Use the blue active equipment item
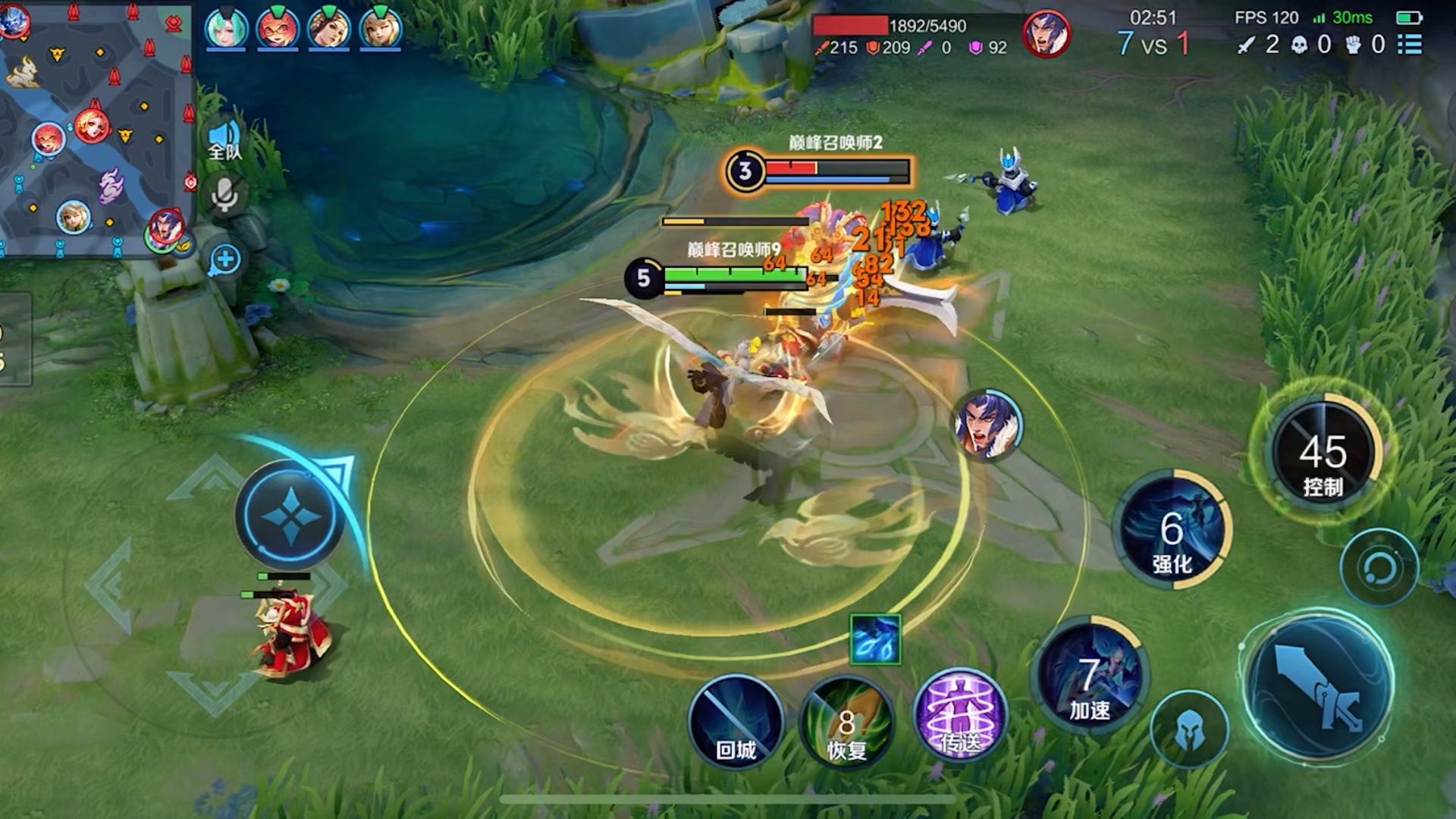Viewport: 1456px width, 819px height. pyautogui.click(x=875, y=639)
